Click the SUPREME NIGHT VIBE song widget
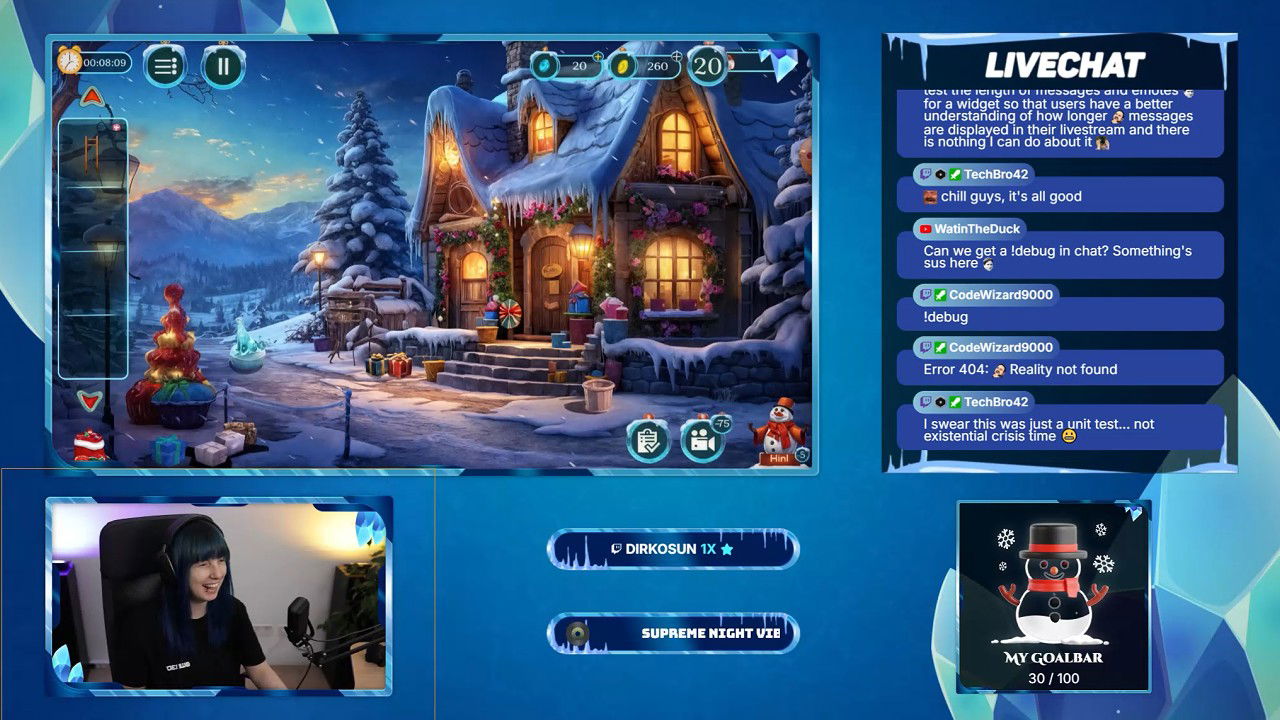Screen dimensions: 1280x720 (672, 631)
